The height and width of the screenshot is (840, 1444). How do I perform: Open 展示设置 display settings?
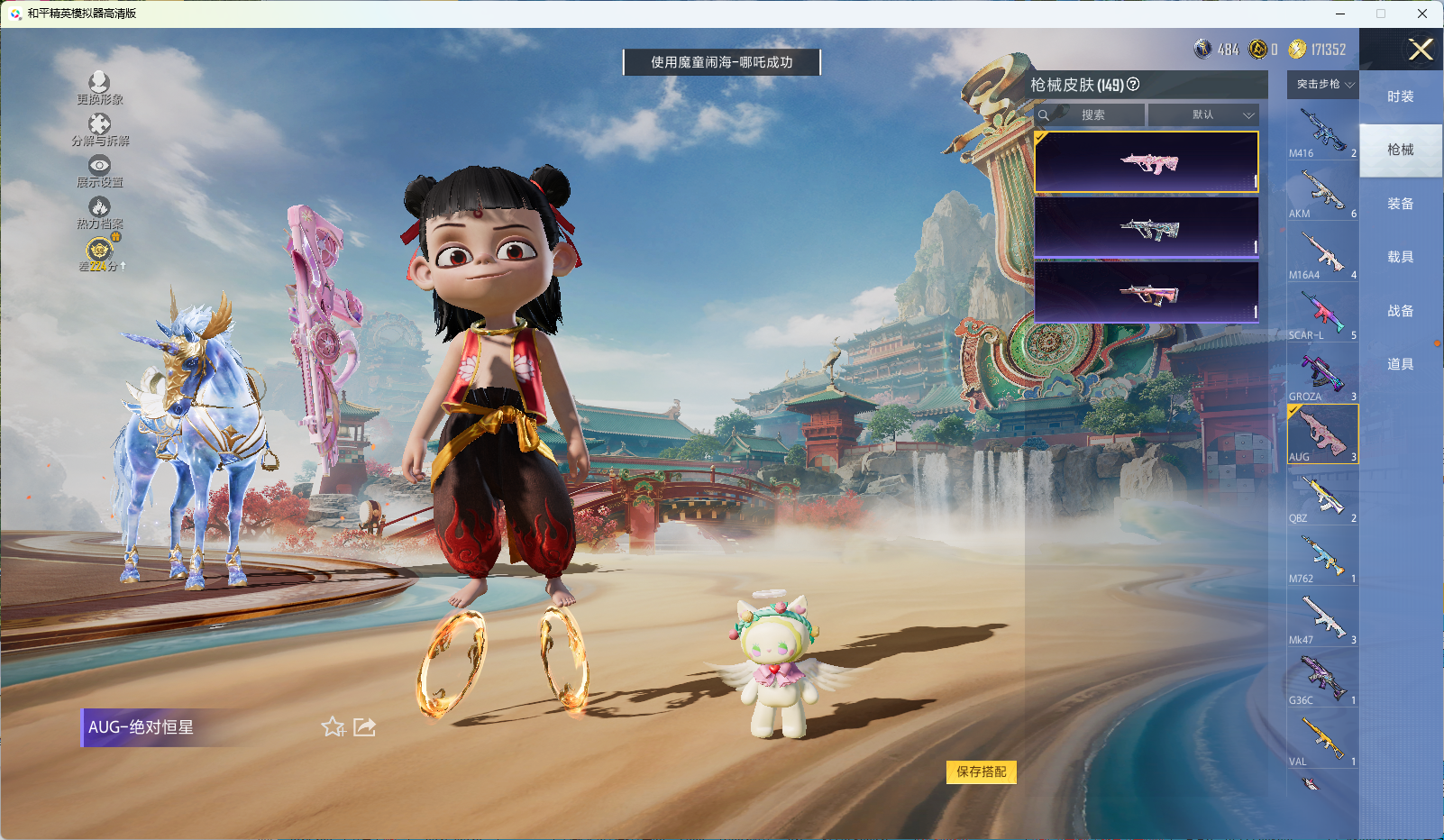pos(99,171)
